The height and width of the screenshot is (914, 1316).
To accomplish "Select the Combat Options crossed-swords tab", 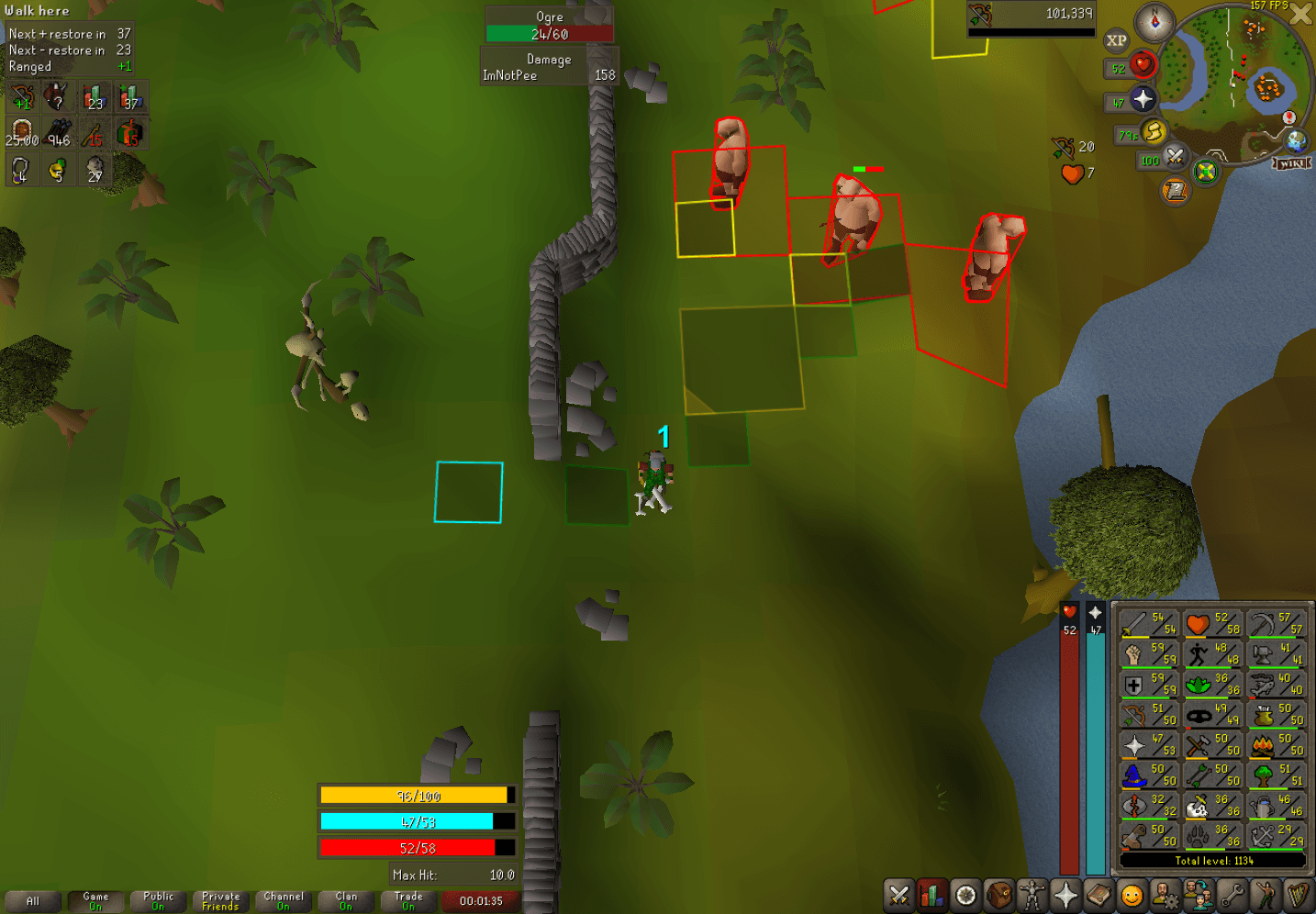I will pos(898,893).
